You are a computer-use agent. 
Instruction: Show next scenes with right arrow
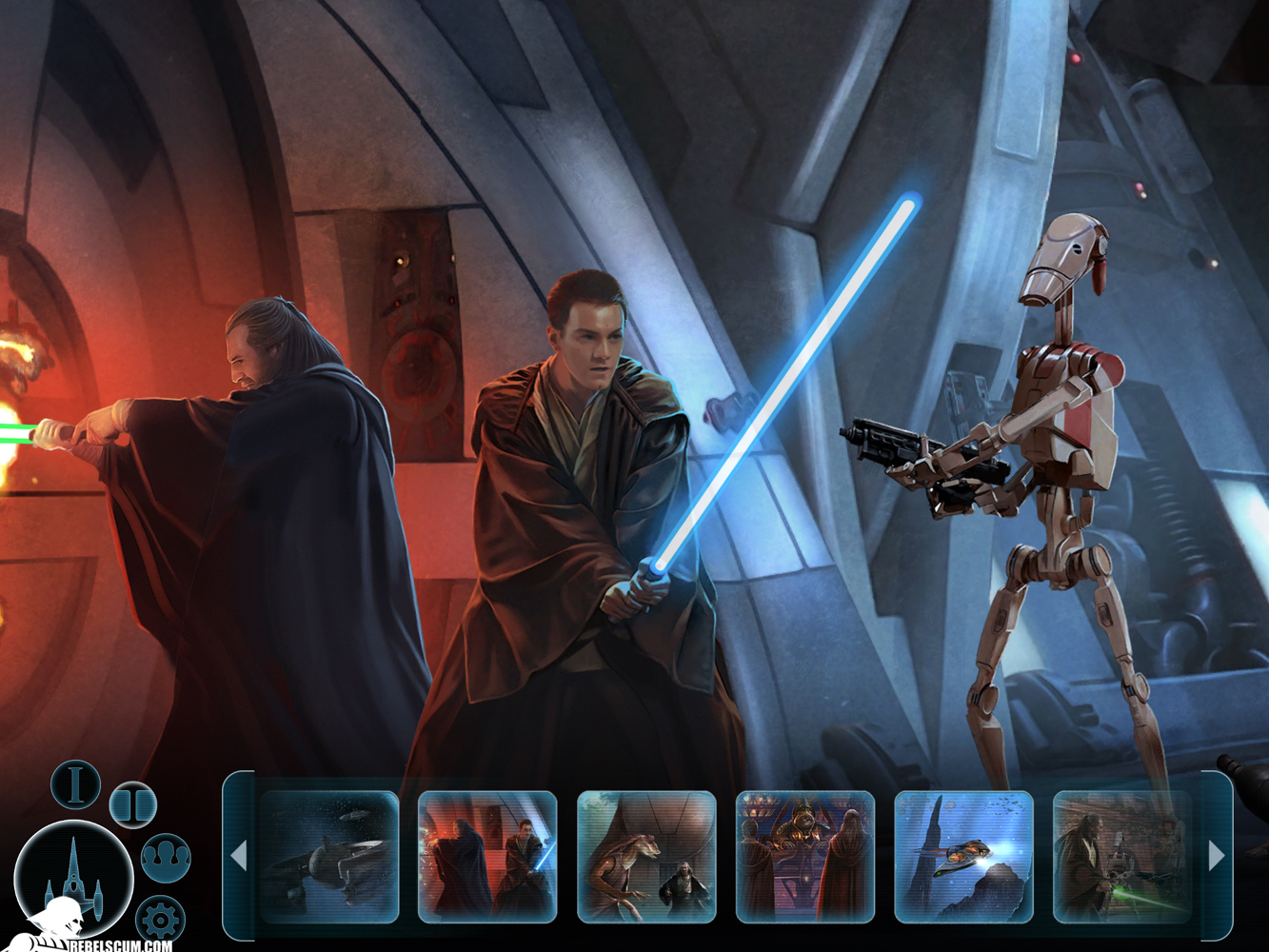(1217, 857)
